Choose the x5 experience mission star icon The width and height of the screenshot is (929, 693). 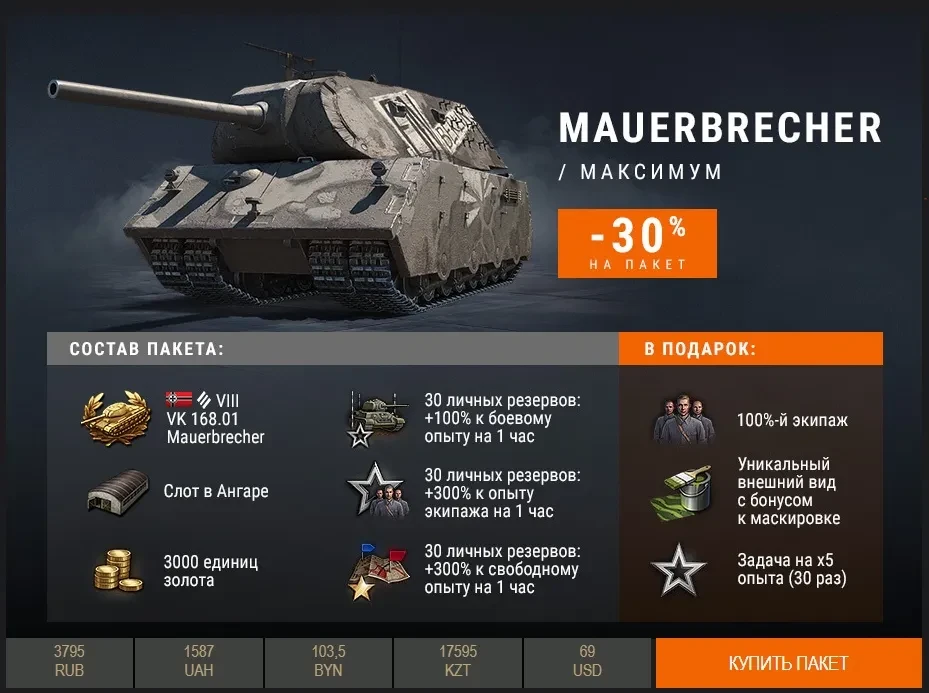679,569
